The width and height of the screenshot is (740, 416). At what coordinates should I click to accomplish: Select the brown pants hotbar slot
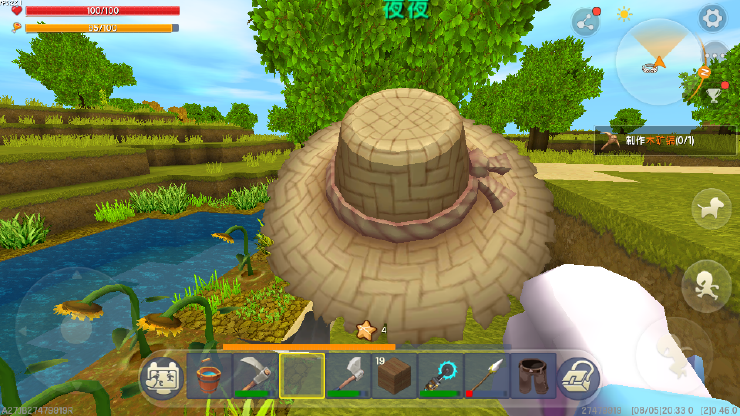531,377
